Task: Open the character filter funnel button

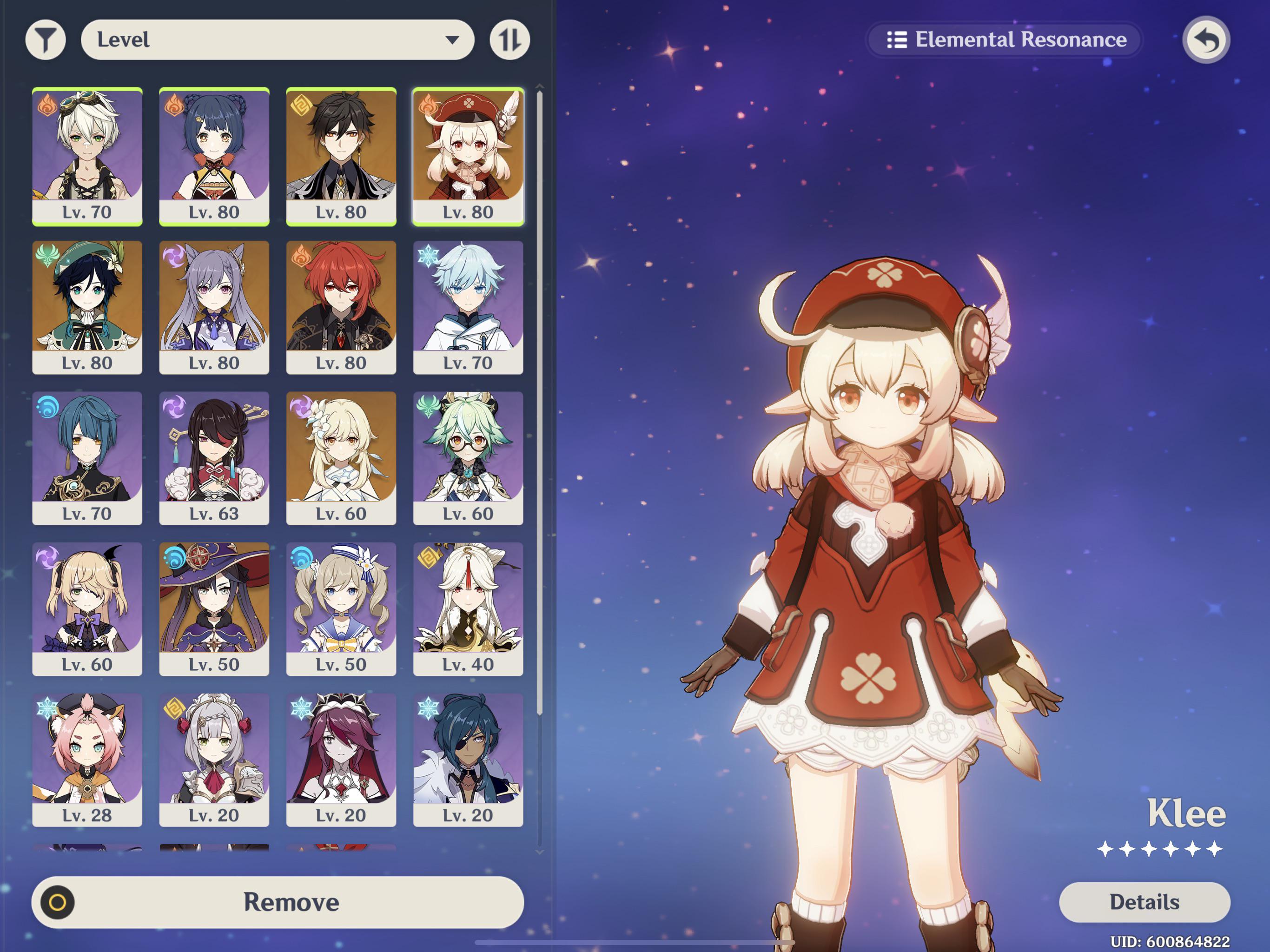Action: (x=46, y=40)
